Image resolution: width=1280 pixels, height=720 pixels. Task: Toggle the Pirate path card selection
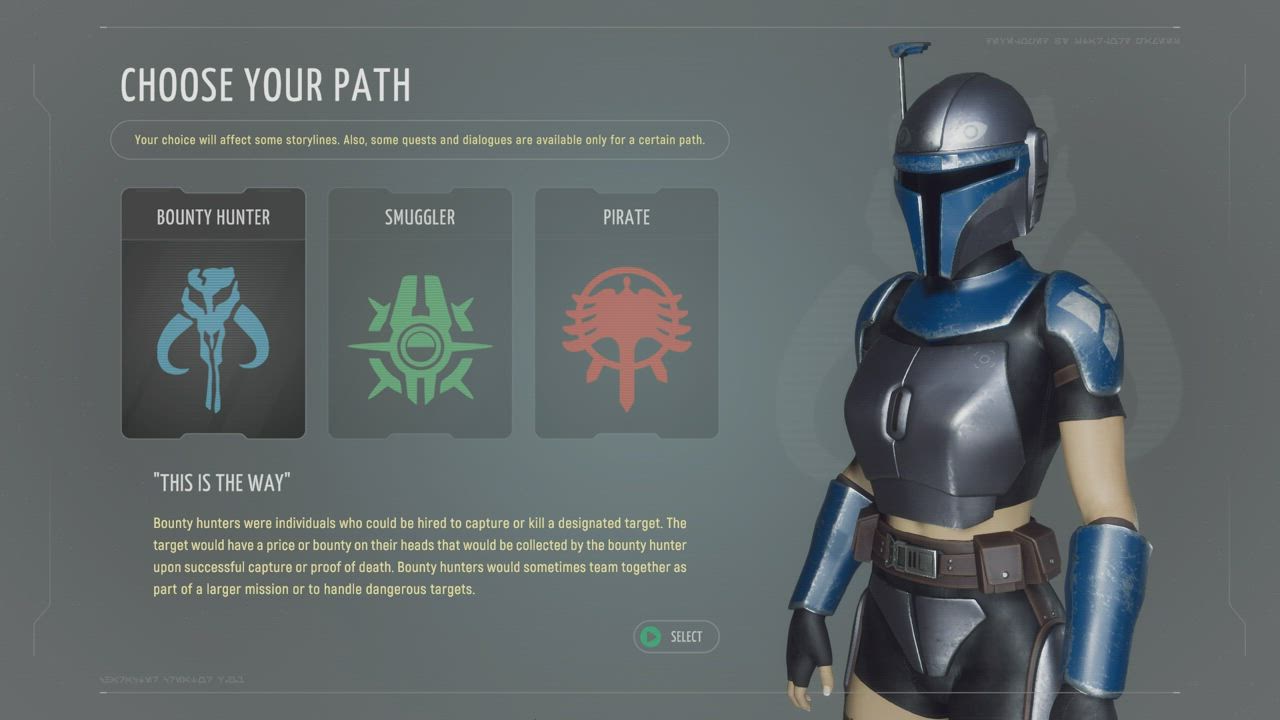pos(626,313)
